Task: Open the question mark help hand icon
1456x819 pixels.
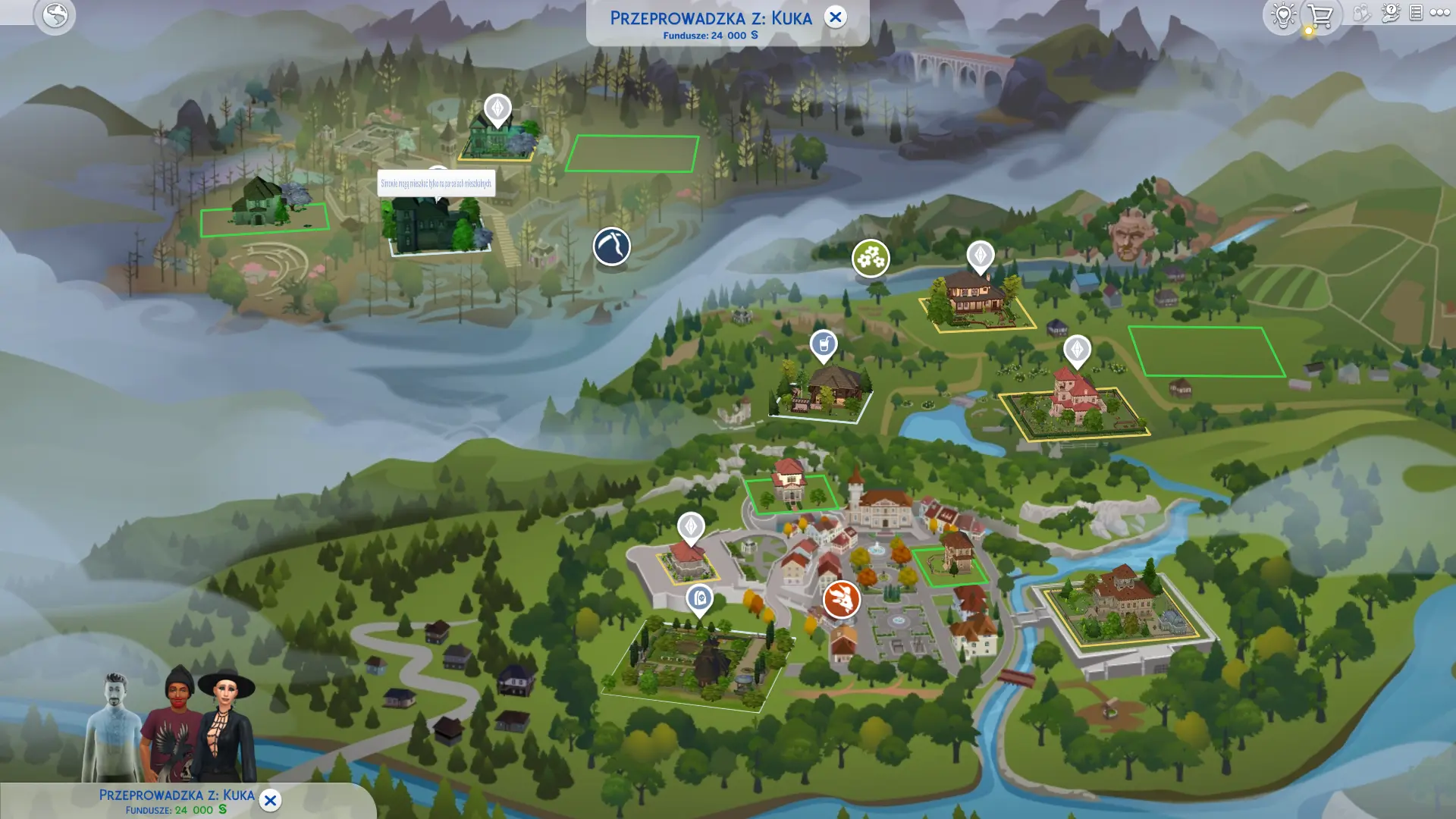Action: point(1390,13)
